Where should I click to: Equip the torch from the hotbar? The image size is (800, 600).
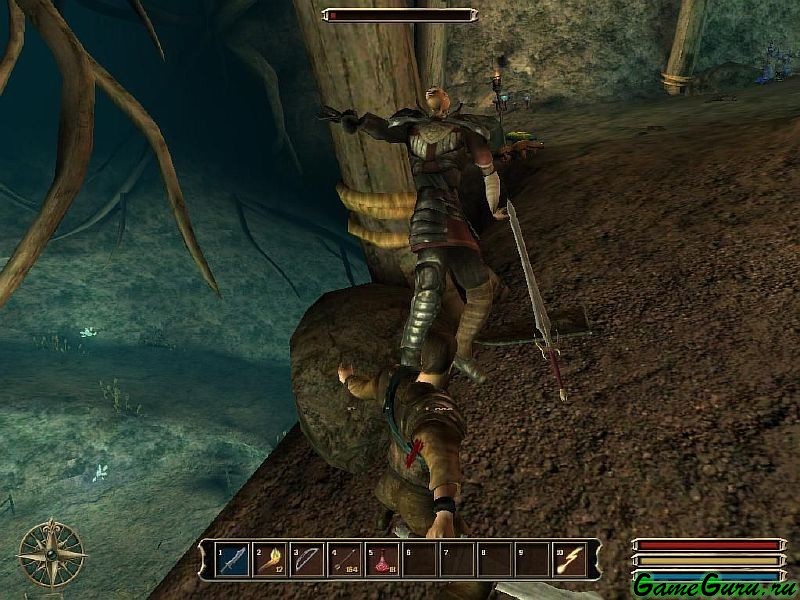(x=270, y=560)
